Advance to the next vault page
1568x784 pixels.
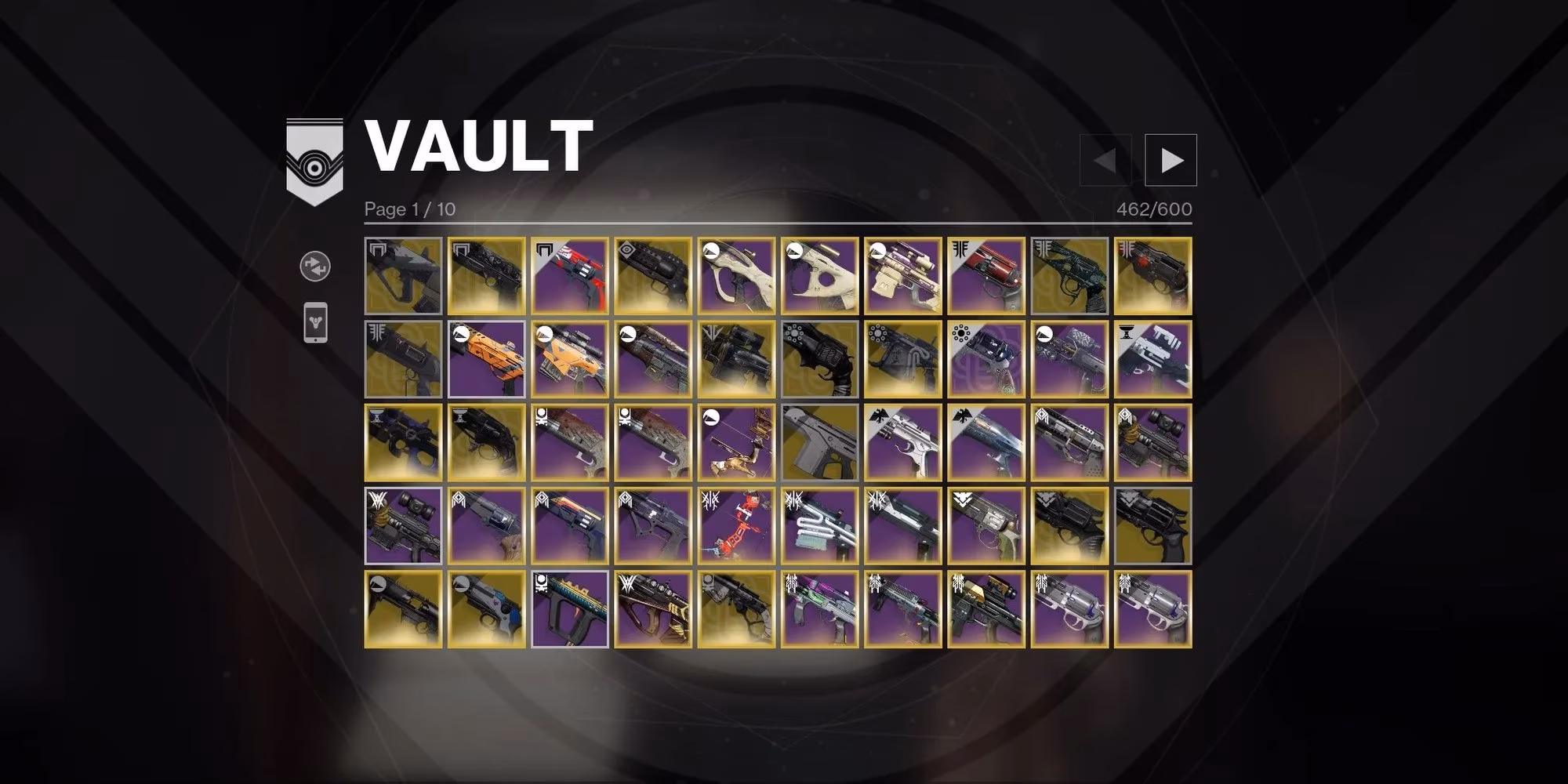pos(1172,160)
